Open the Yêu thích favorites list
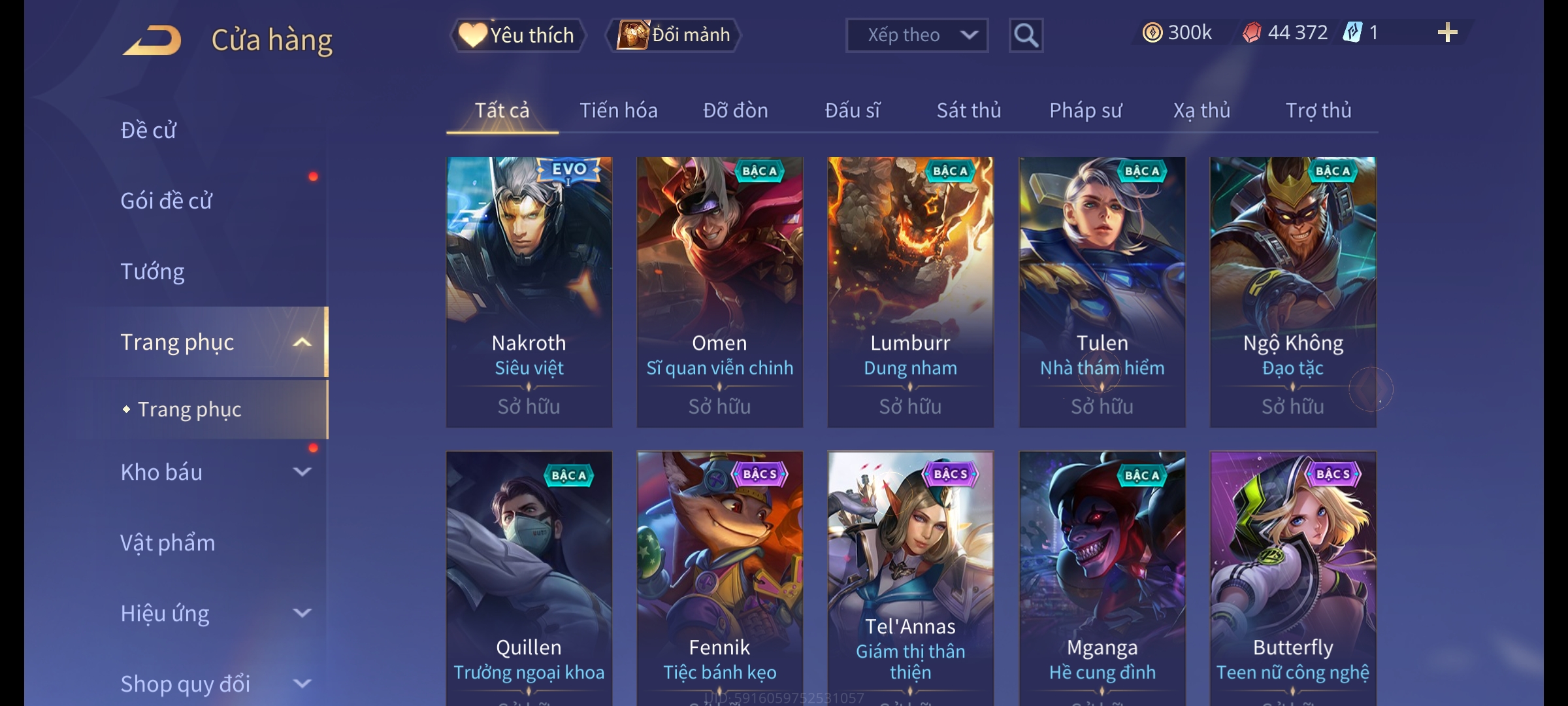The height and width of the screenshot is (706, 1568). (517, 35)
